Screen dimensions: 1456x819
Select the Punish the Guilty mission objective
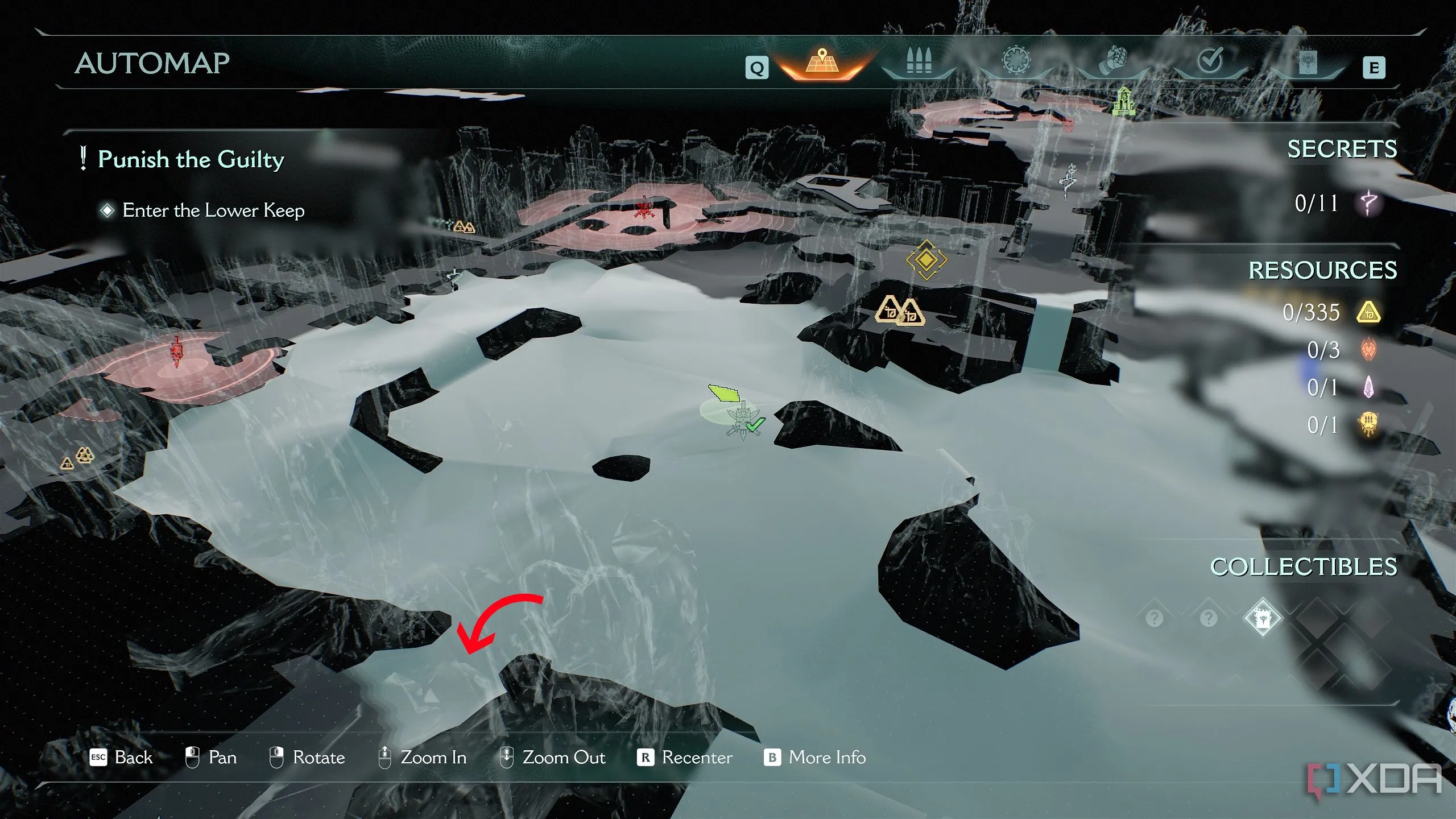tap(191, 159)
